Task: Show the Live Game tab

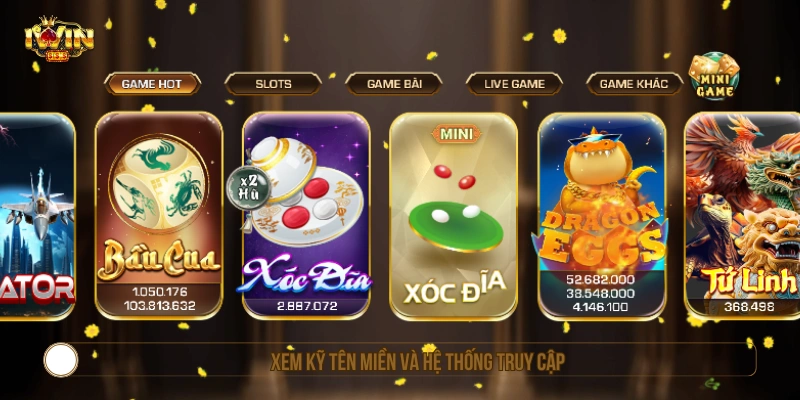Action: coord(514,84)
